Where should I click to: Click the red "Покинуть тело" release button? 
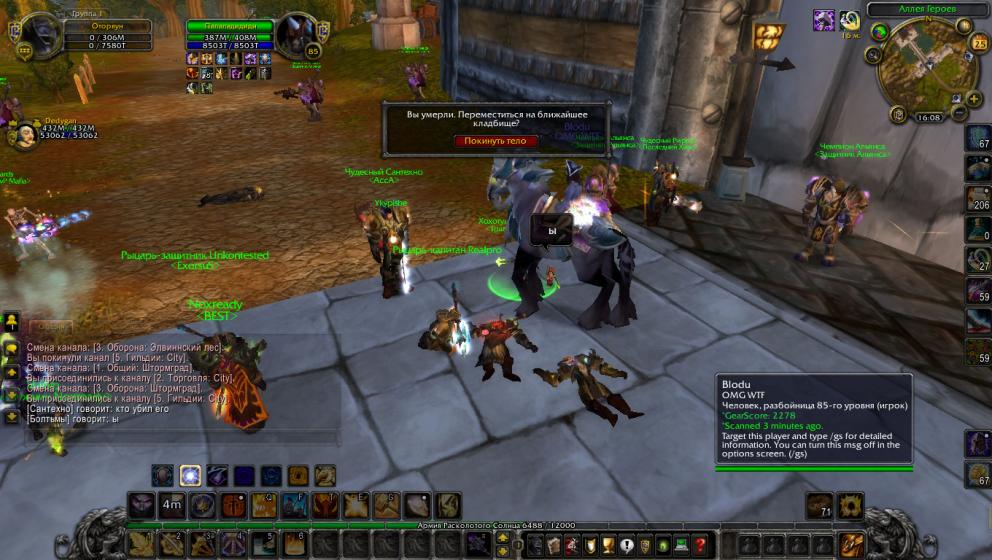496,141
